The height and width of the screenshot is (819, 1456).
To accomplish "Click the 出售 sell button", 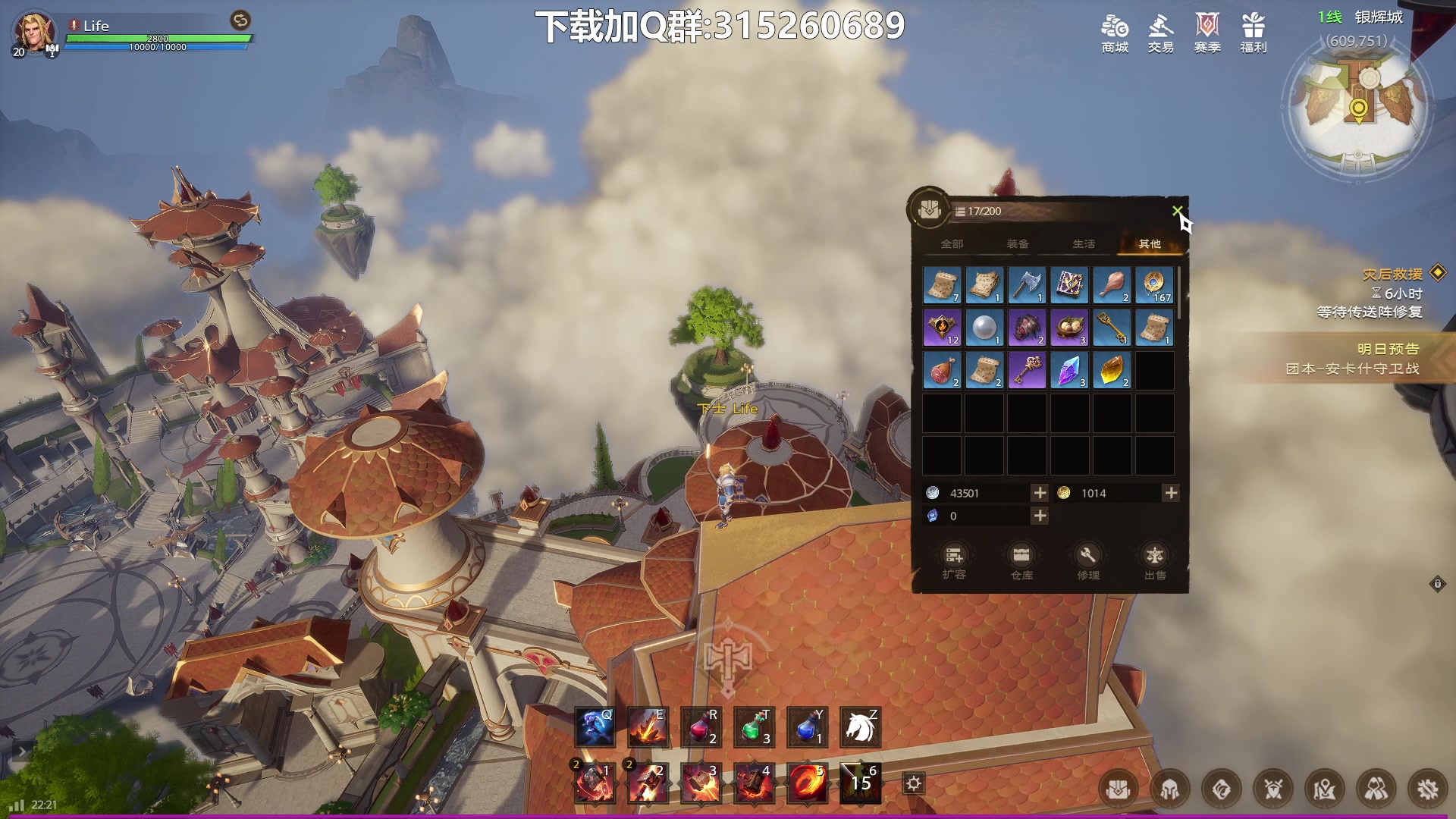I will click(x=1155, y=561).
